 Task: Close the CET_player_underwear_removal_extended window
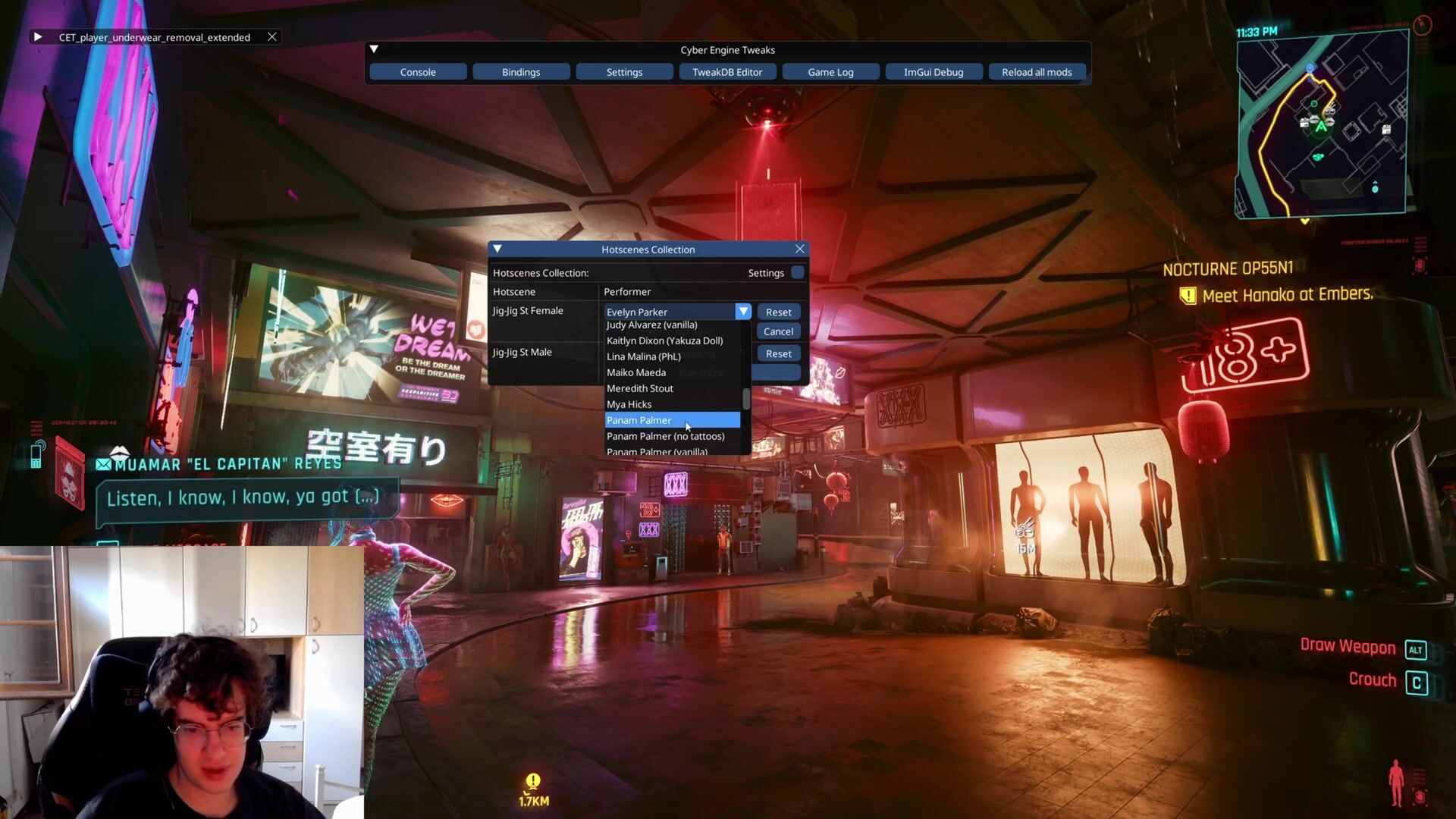(x=271, y=36)
